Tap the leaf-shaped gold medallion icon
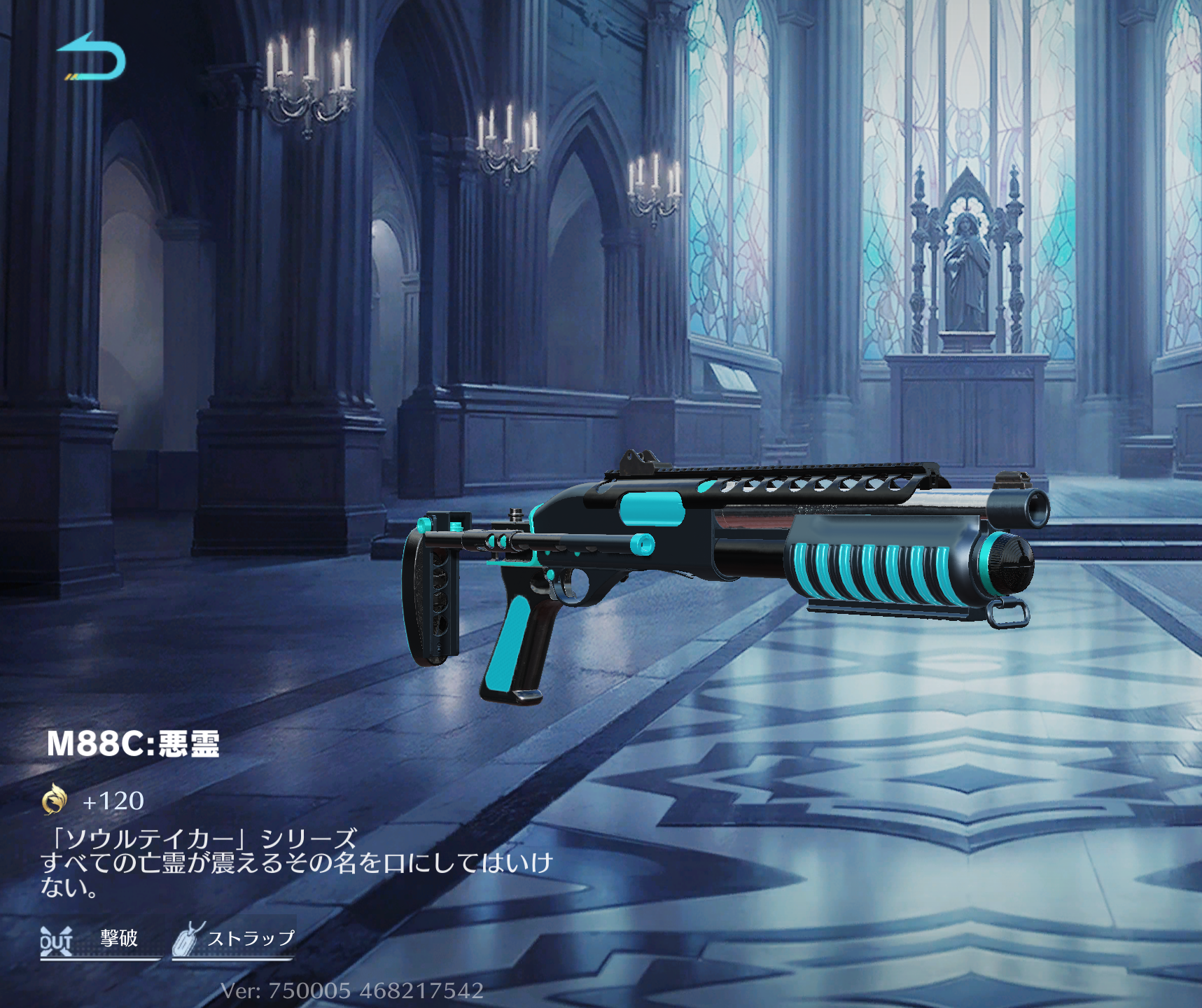This screenshot has height=1008, width=1202. pos(55,802)
